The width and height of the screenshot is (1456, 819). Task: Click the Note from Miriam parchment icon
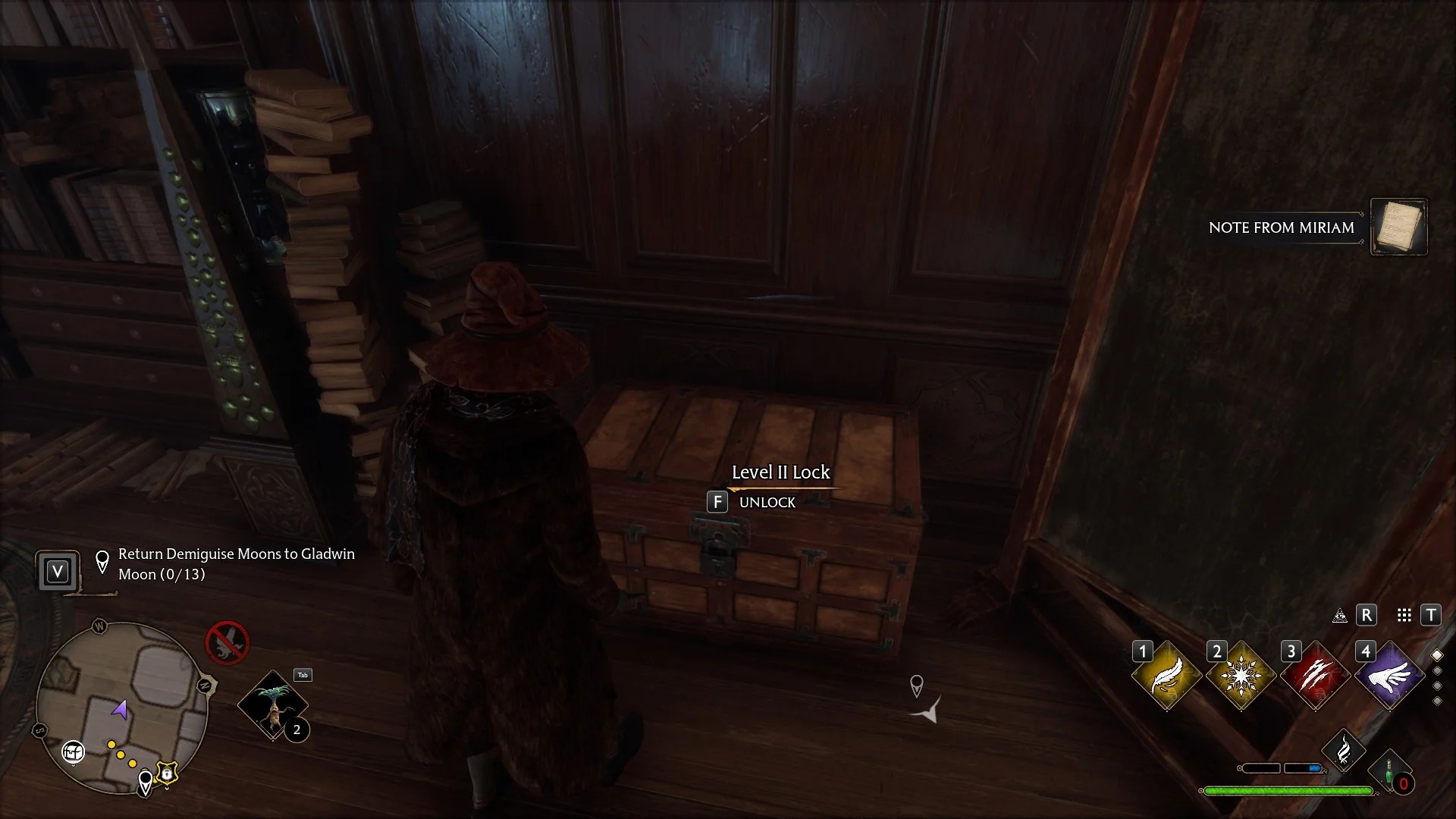tap(1399, 227)
